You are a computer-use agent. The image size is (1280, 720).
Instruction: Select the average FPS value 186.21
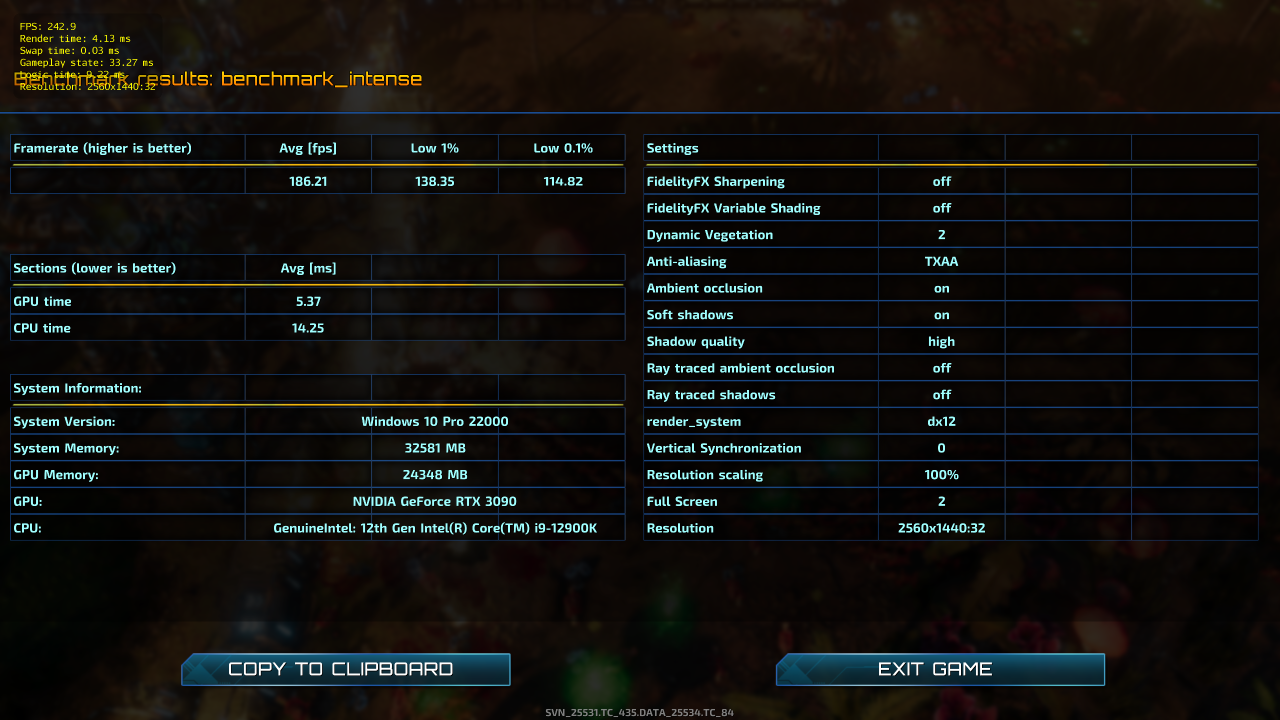coord(308,180)
